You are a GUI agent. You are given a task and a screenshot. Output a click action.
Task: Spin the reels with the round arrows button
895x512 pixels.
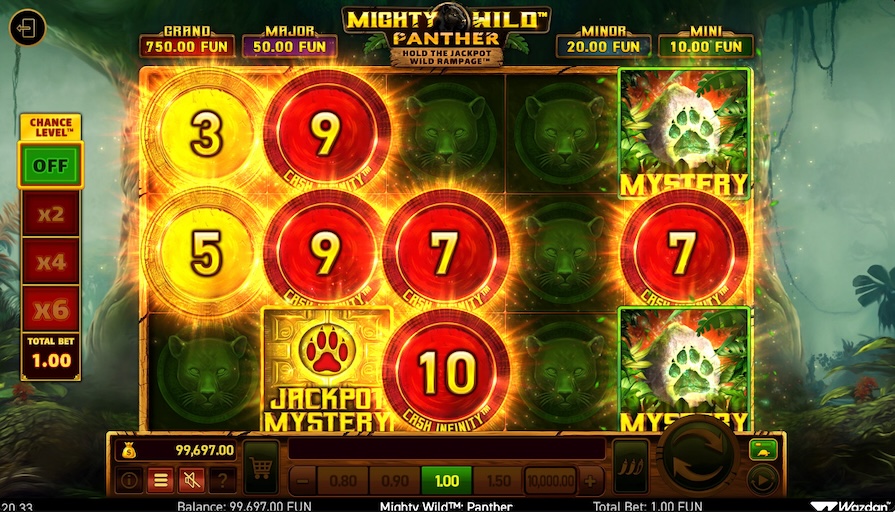699,455
